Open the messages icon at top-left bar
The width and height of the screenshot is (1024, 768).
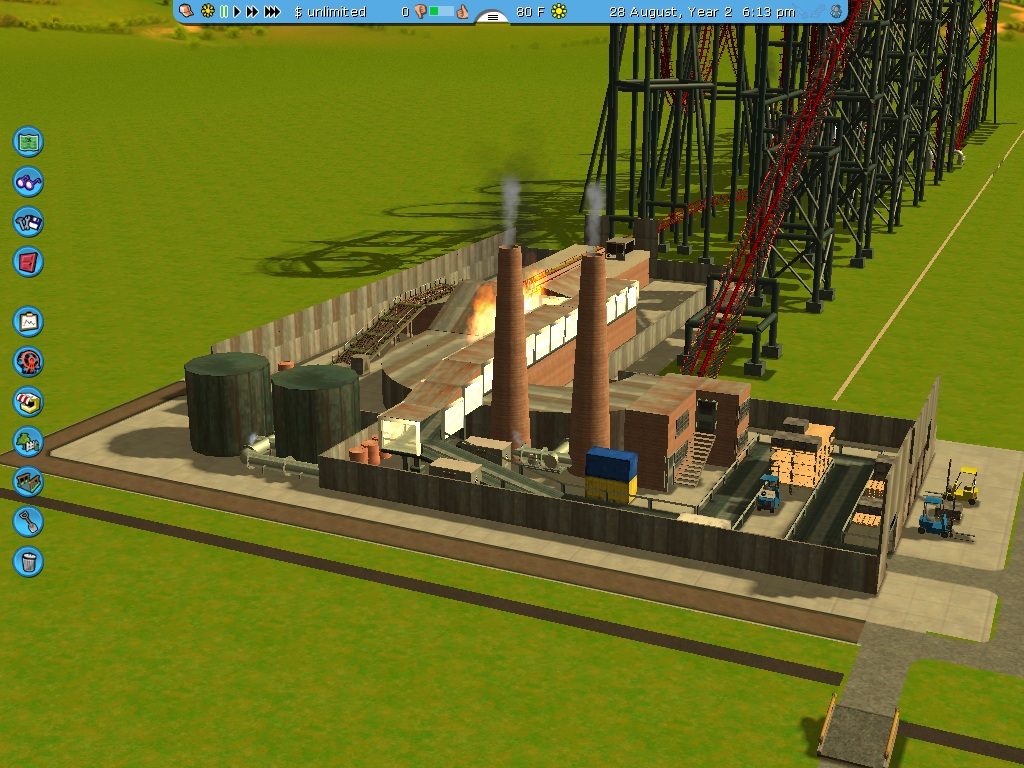click(x=186, y=12)
